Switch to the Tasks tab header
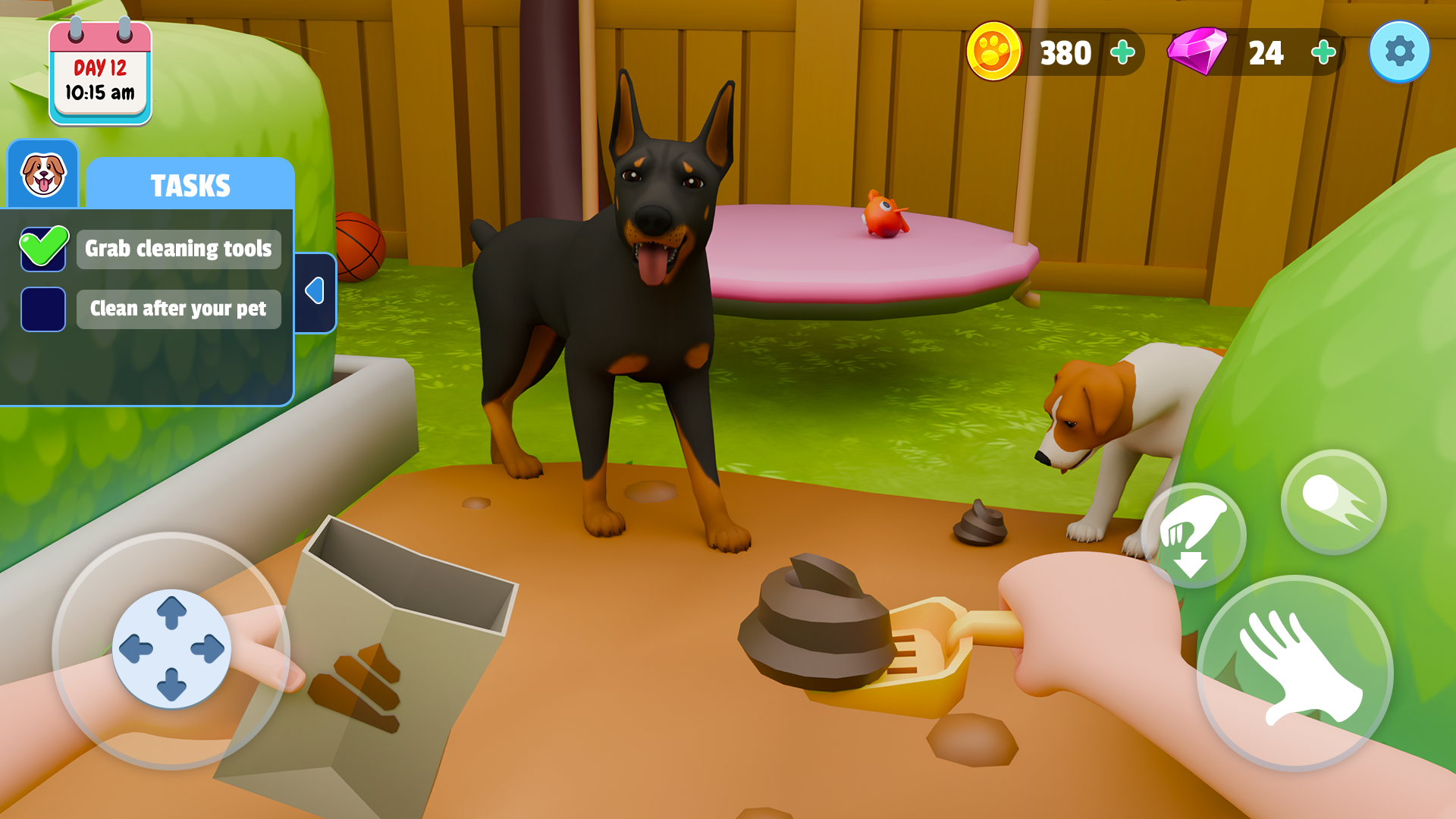This screenshot has width=1456, height=819. click(x=189, y=183)
